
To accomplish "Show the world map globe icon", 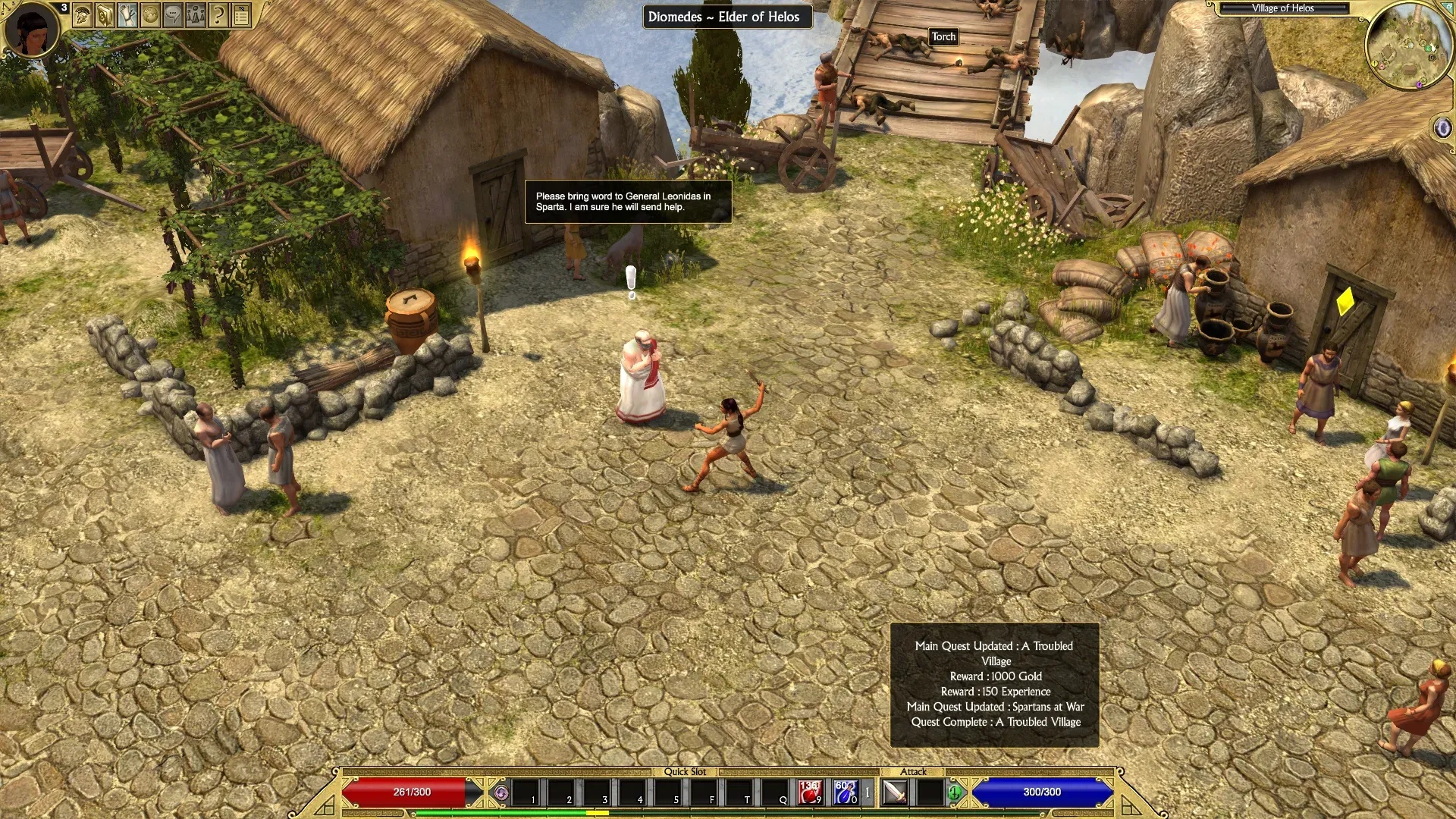I will coord(150,15).
